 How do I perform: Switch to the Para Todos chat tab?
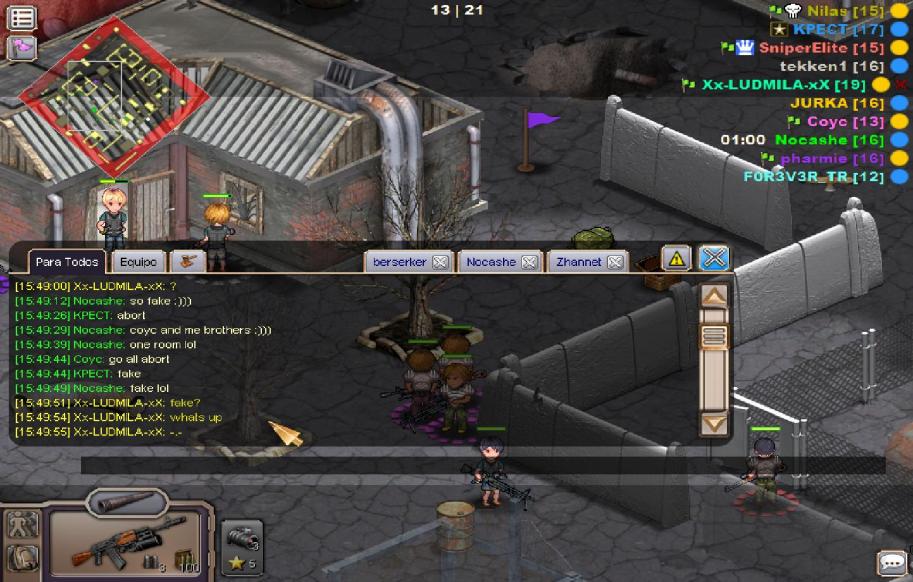coord(67,262)
